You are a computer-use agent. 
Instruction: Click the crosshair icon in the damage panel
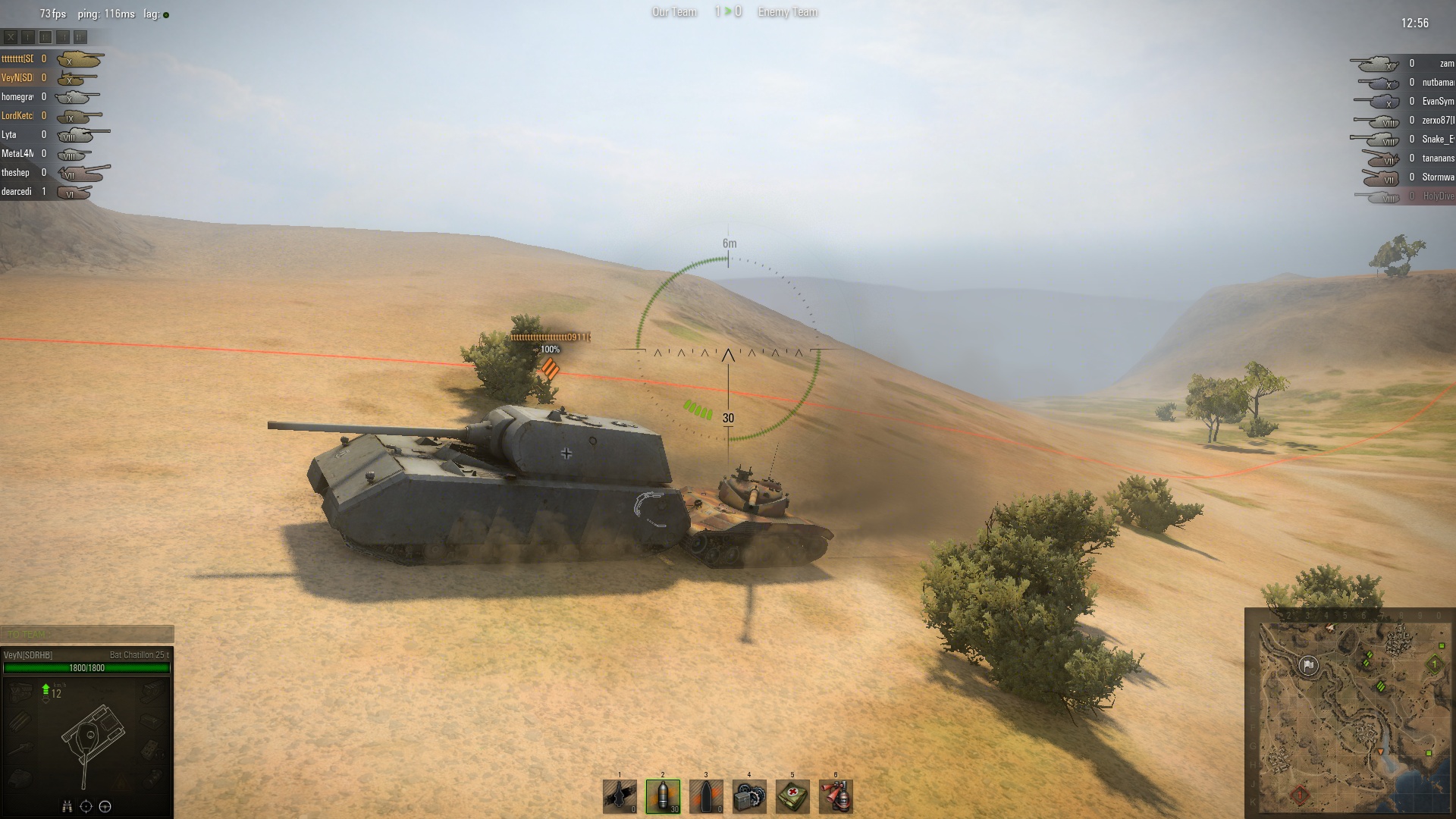click(86, 806)
